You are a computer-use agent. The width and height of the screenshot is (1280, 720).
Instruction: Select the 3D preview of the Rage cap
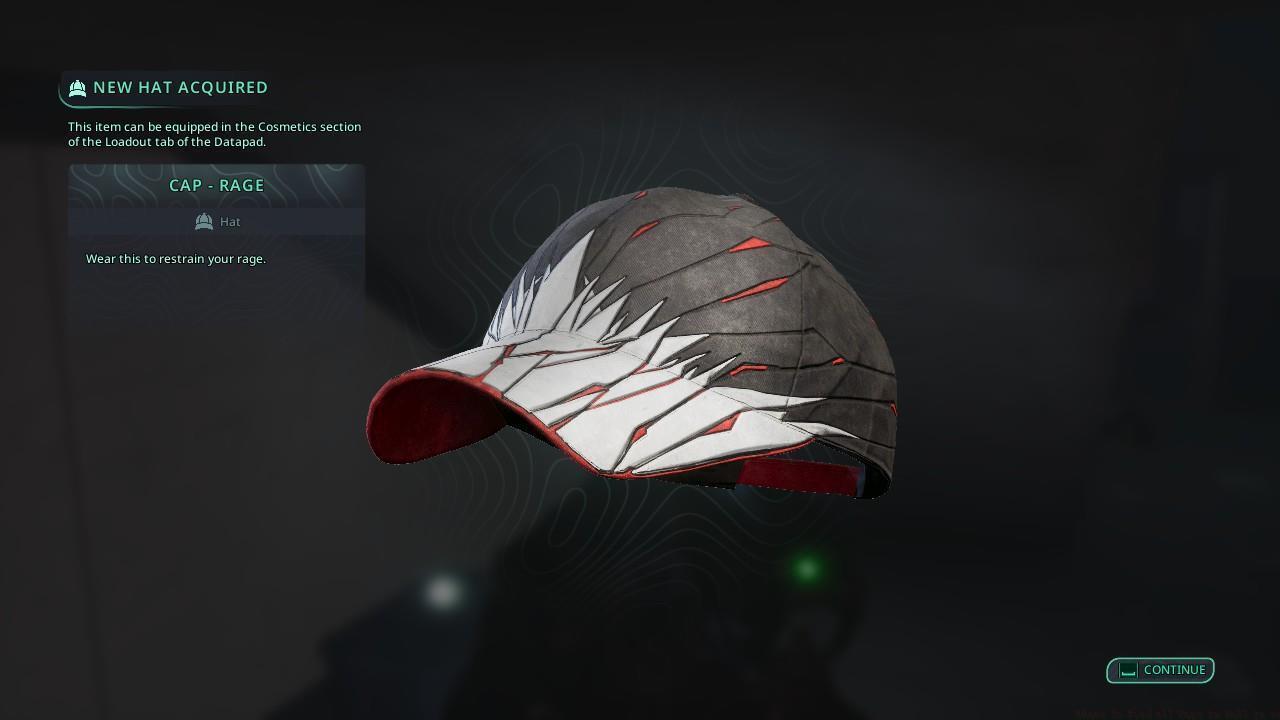tap(640, 340)
